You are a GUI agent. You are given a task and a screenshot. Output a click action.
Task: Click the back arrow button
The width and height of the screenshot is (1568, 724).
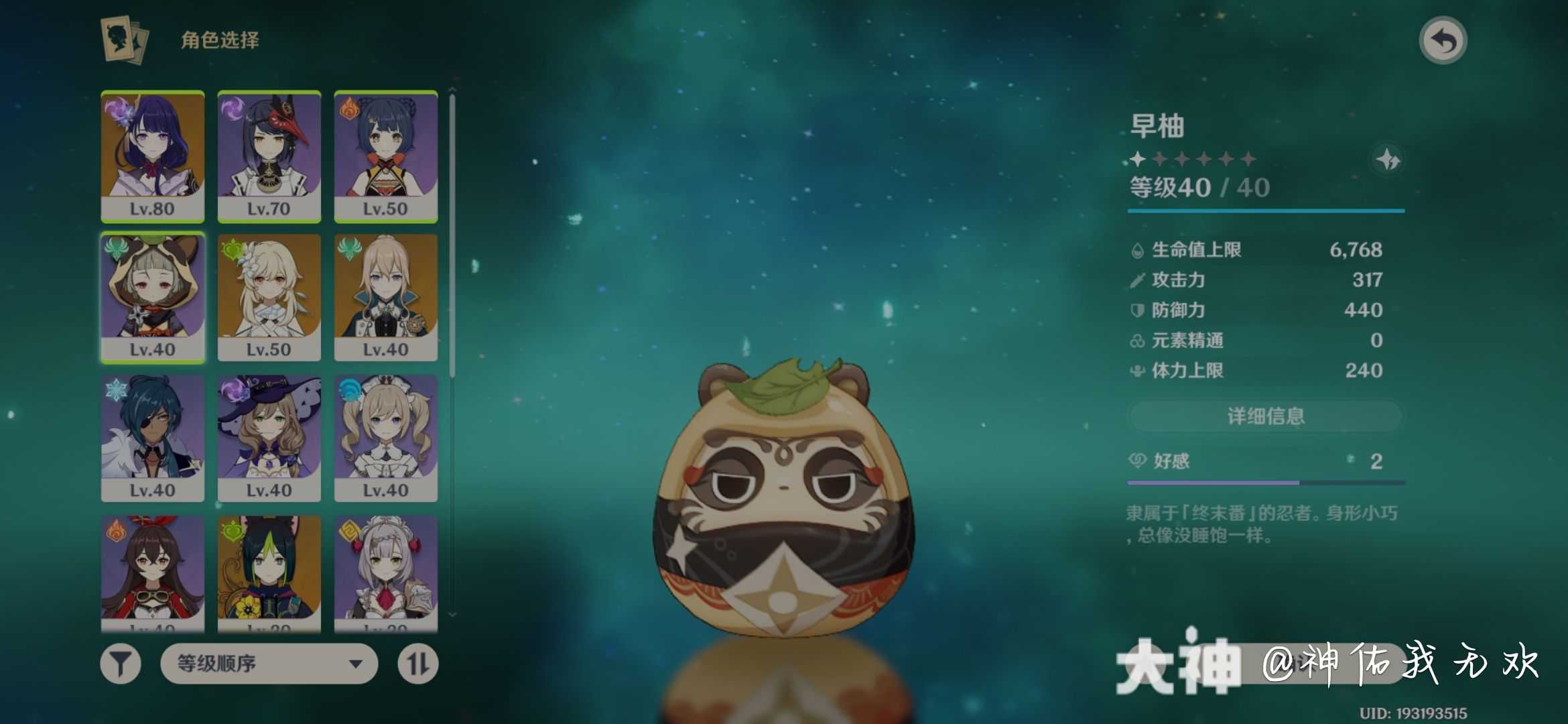[x=1443, y=41]
